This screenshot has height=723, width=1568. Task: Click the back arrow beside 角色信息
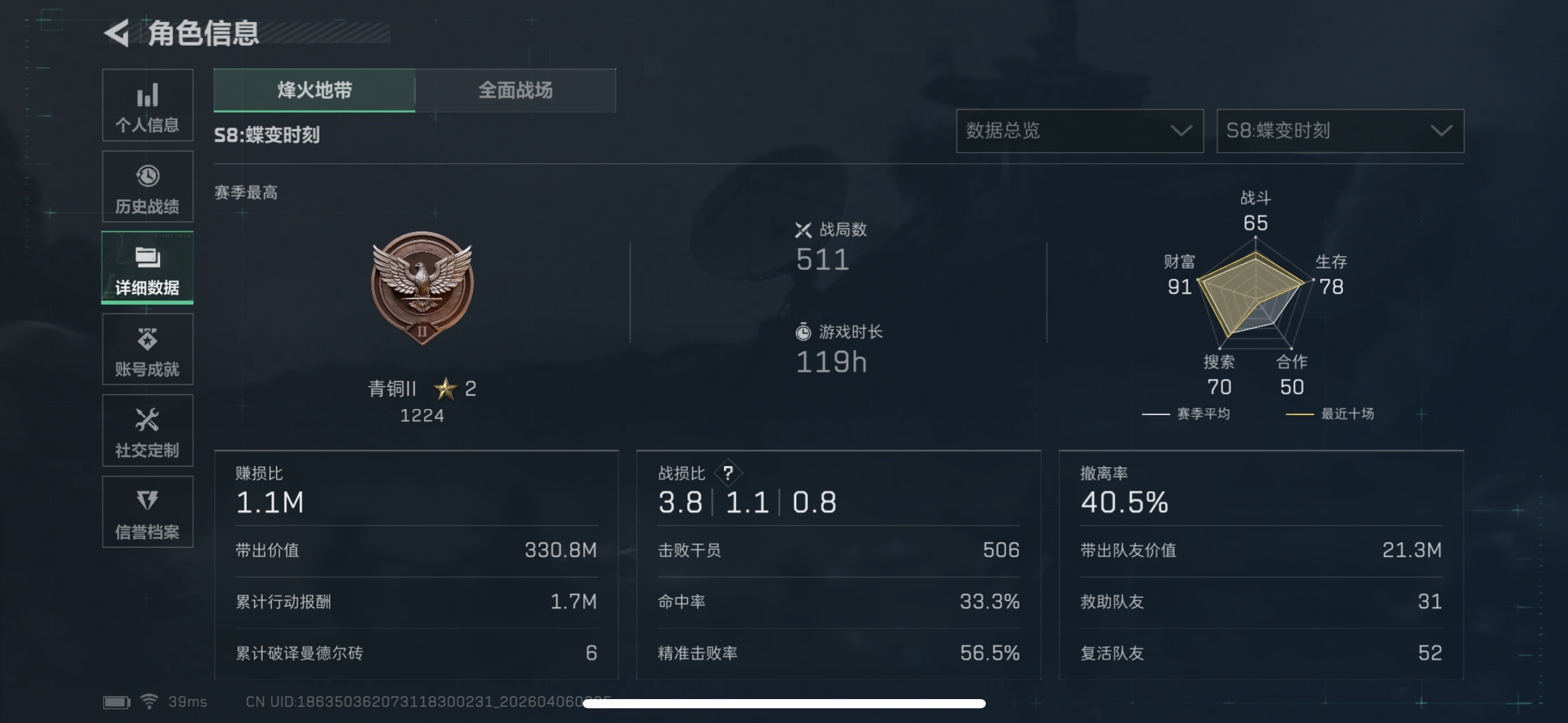pyautogui.click(x=117, y=34)
